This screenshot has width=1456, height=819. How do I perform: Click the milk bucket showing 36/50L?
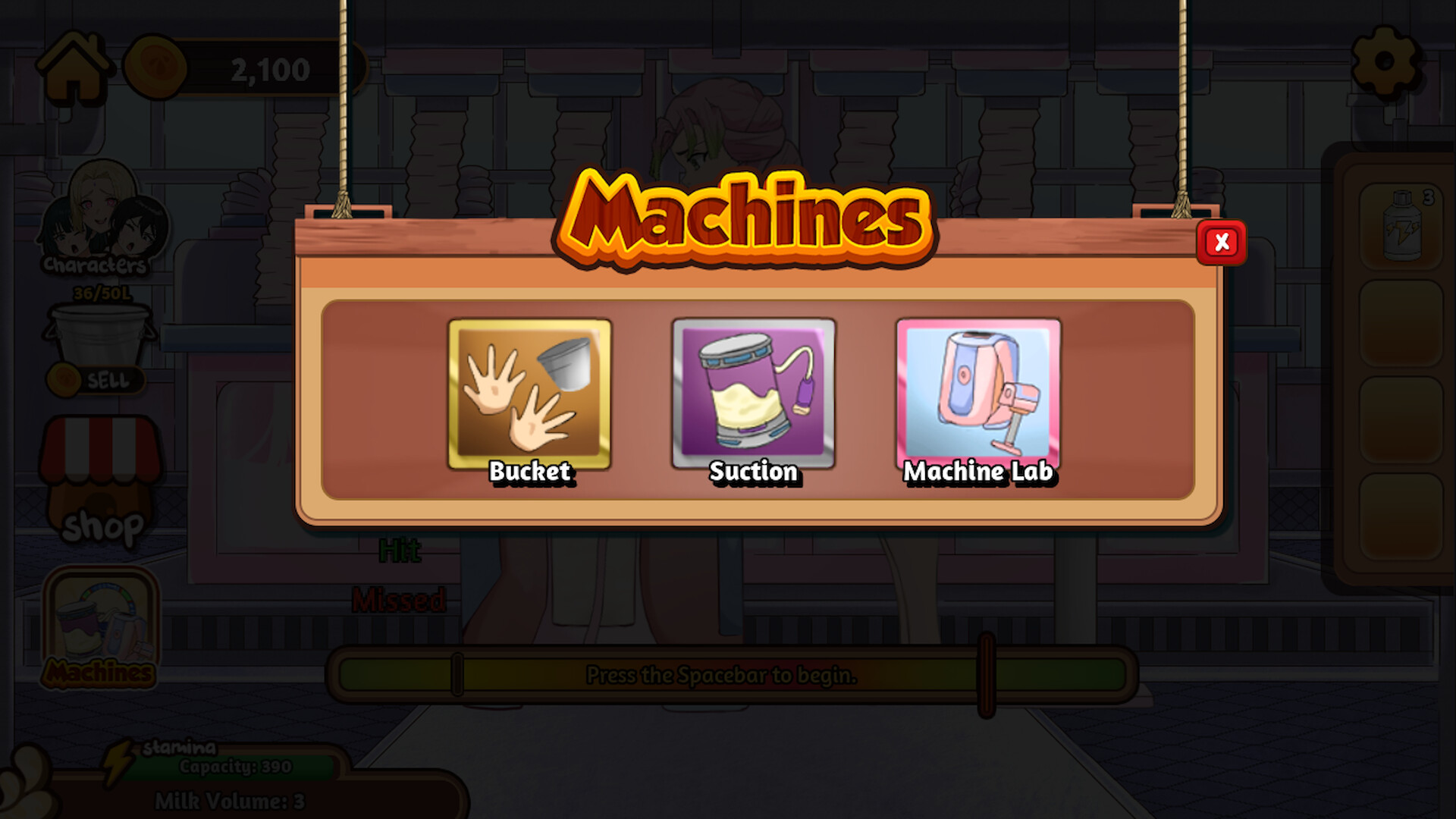(99, 334)
